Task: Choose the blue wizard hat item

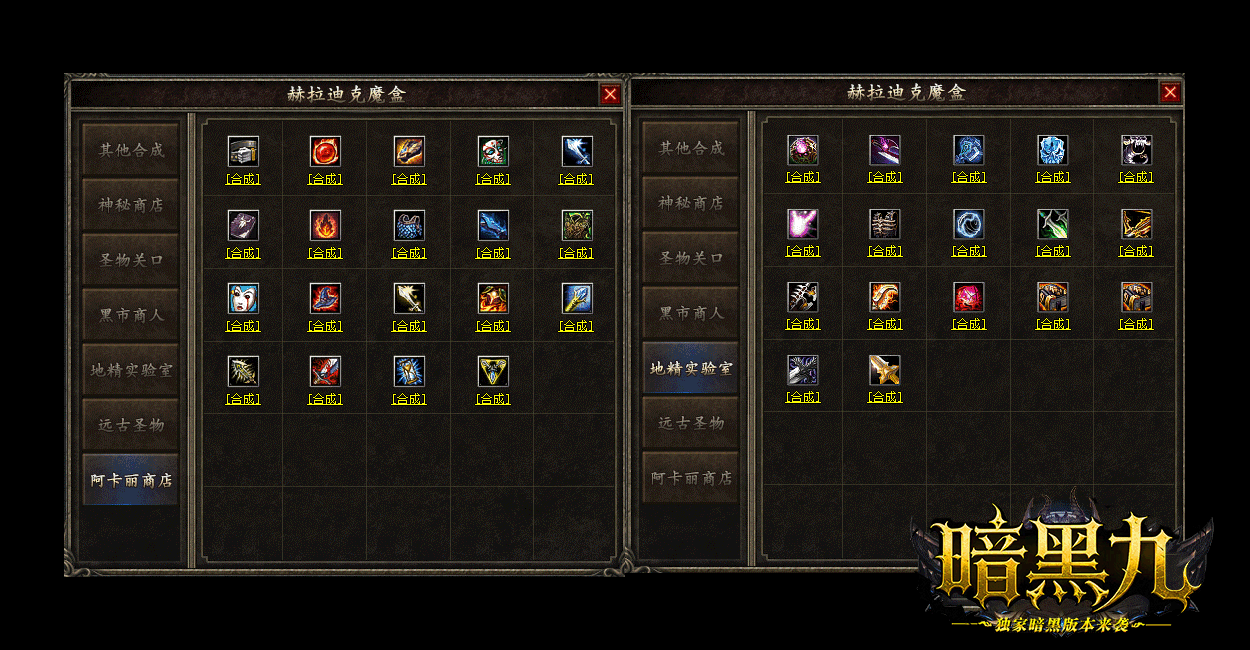Action: click(x=325, y=298)
